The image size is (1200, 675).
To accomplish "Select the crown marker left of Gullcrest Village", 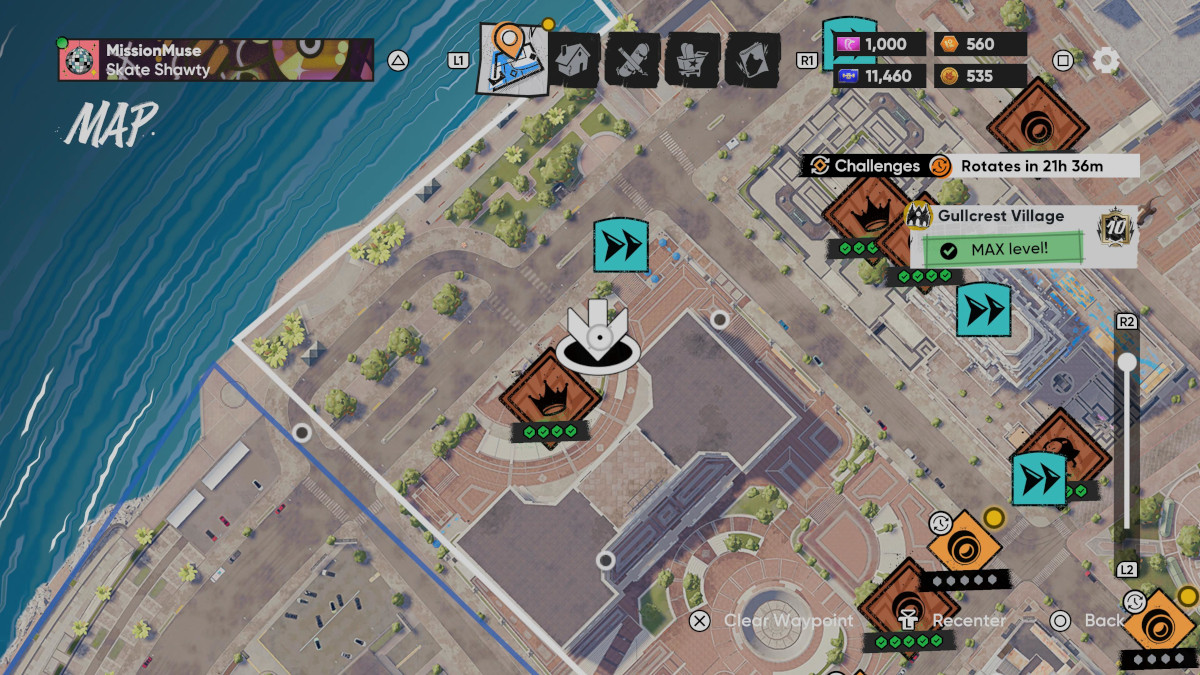I will click(863, 212).
